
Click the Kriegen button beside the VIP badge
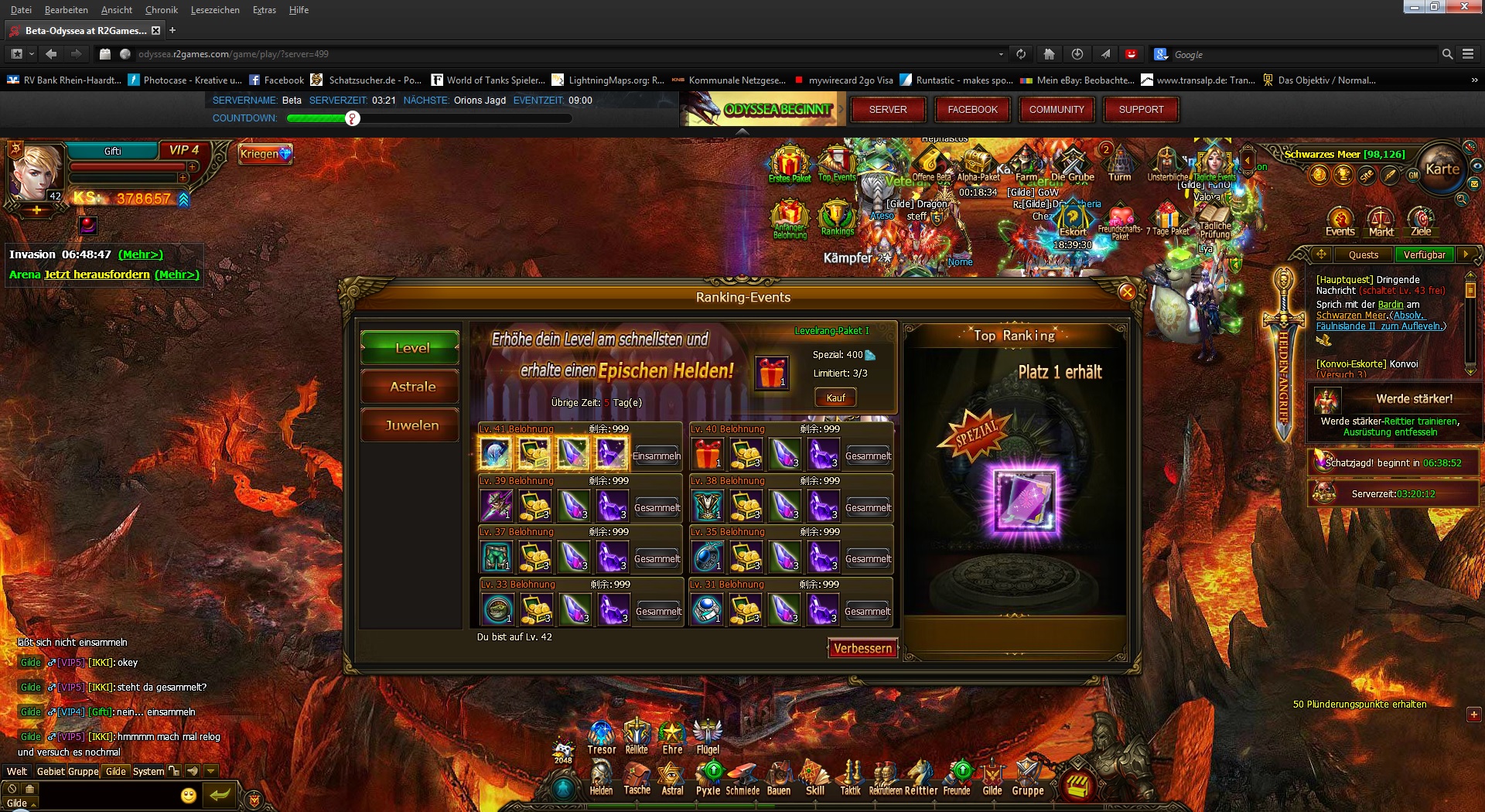264,154
